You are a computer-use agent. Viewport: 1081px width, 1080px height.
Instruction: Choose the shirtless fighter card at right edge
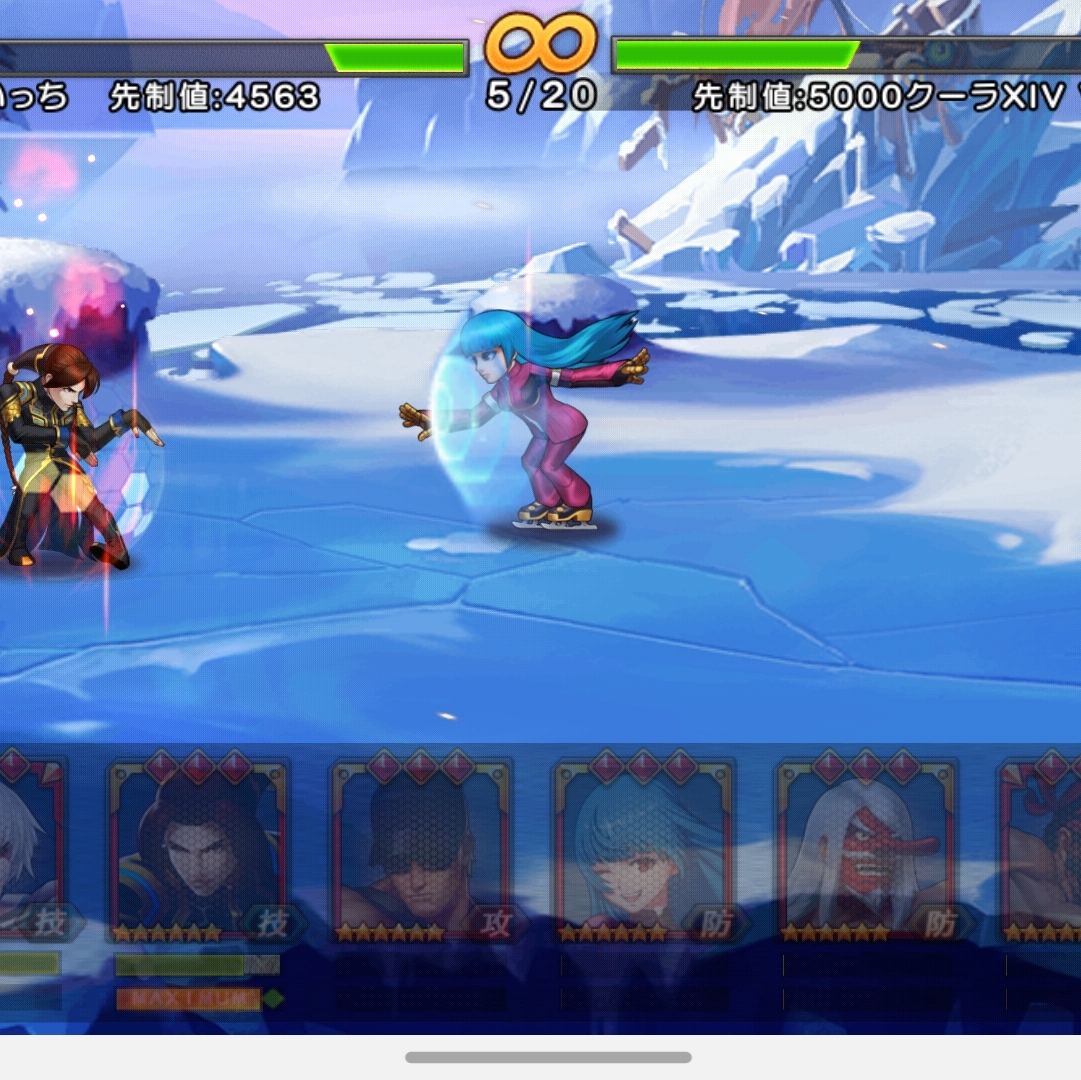(1042, 850)
